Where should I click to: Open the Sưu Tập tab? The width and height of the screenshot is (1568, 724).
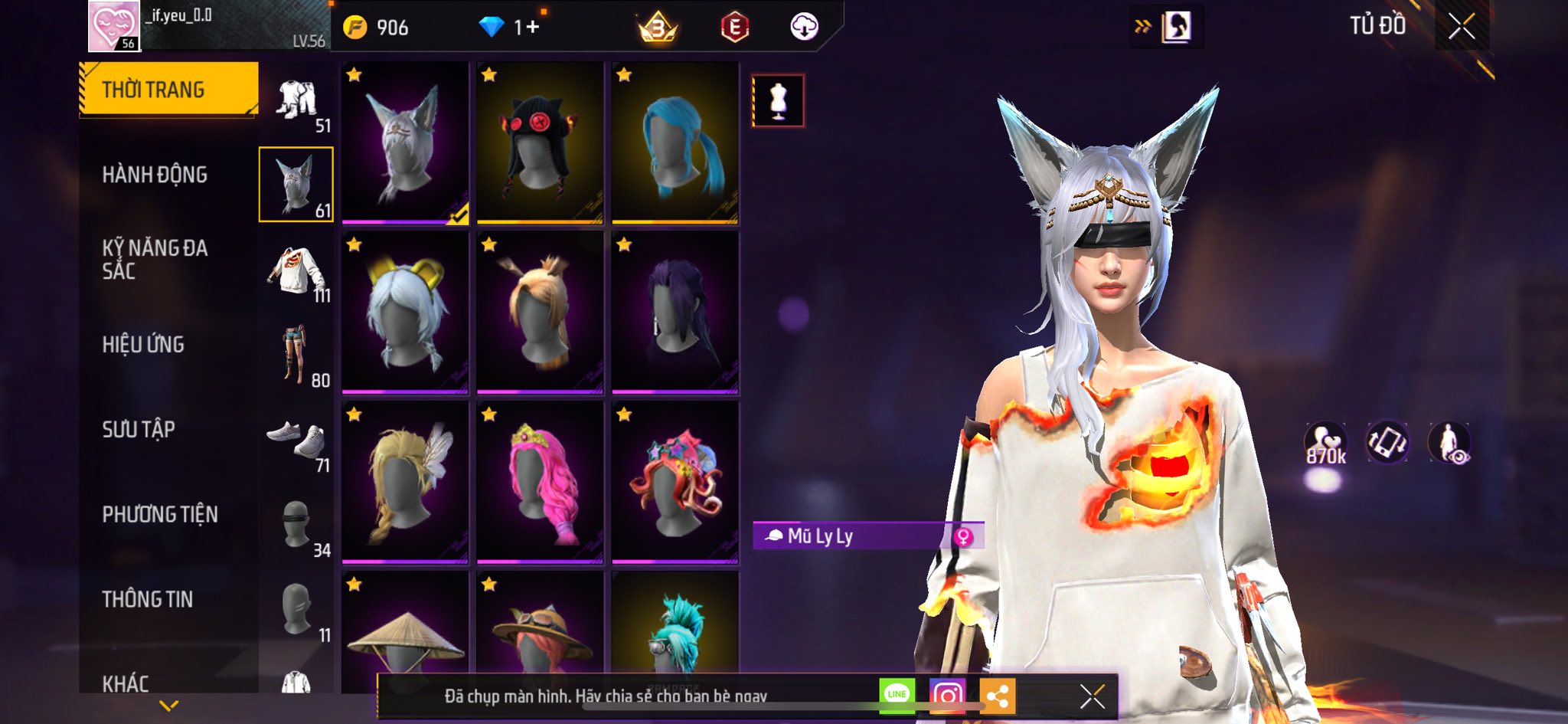[139, 430]
